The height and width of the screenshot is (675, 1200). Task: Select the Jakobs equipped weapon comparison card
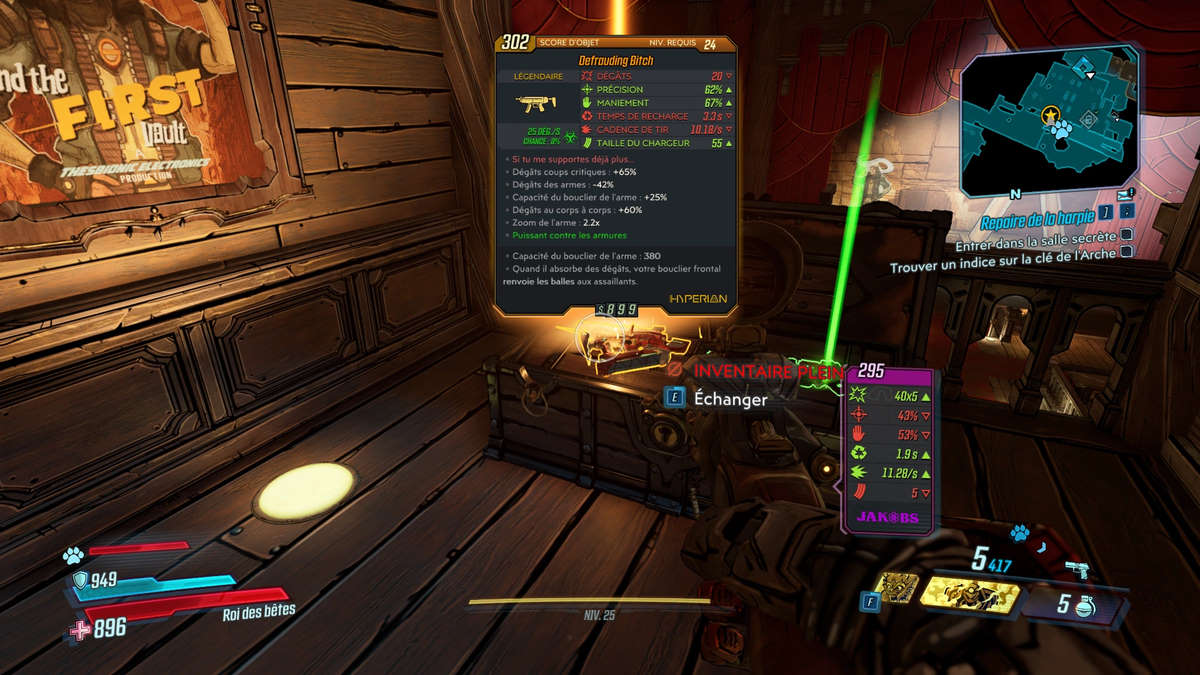point(890,451)
